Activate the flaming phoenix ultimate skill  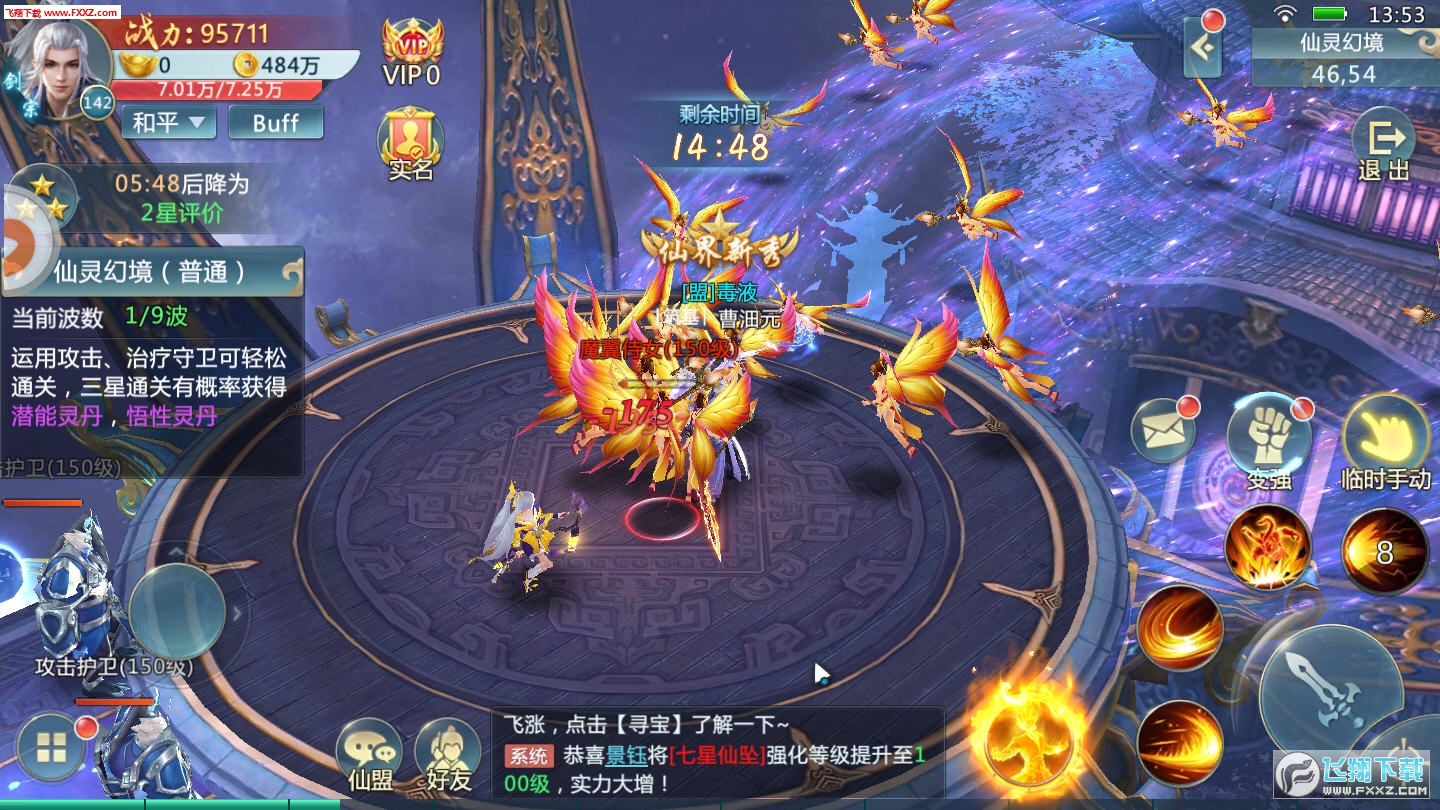pos(1027,739)
